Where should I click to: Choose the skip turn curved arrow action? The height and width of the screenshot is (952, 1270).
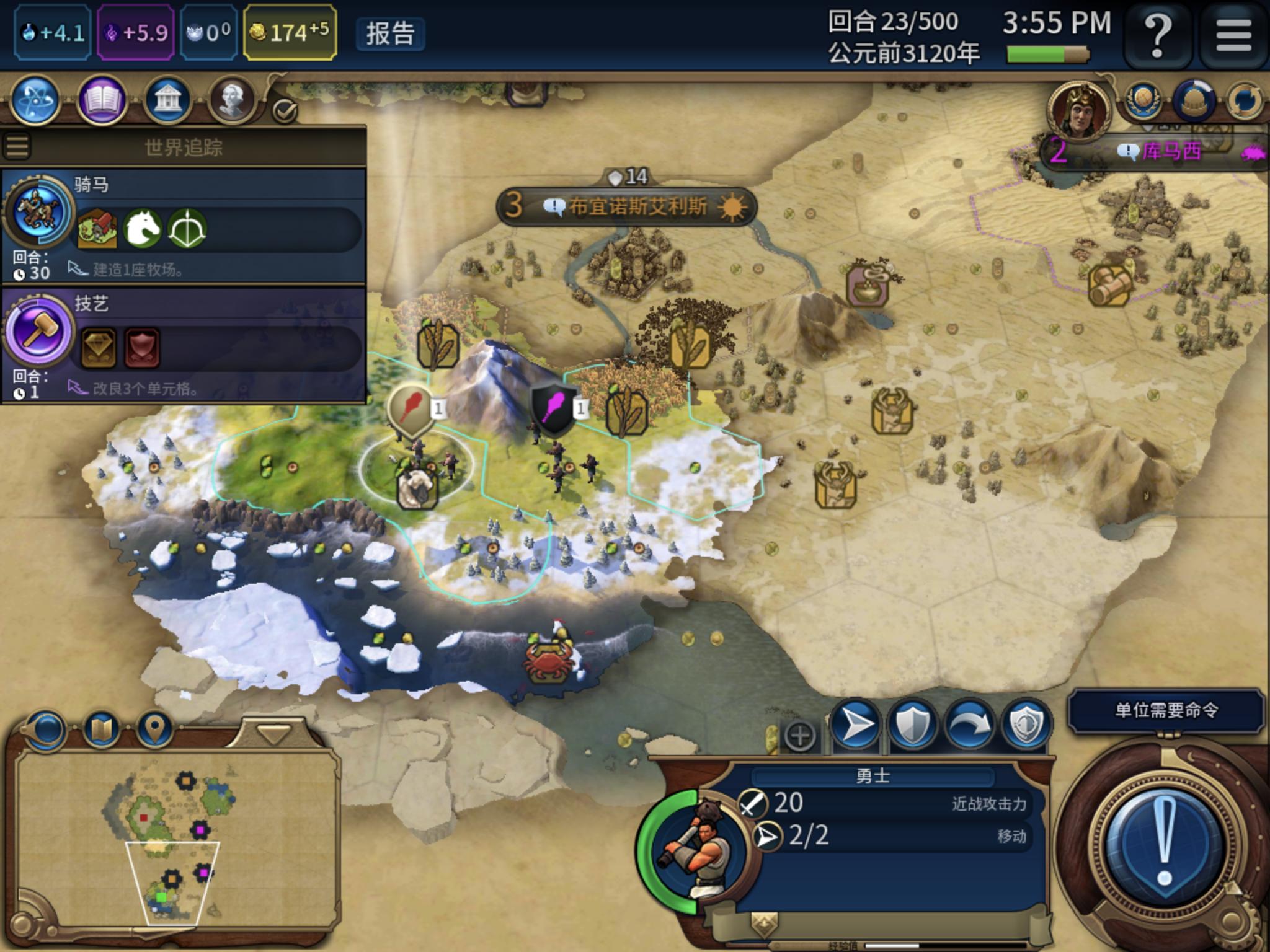point(969,724)
